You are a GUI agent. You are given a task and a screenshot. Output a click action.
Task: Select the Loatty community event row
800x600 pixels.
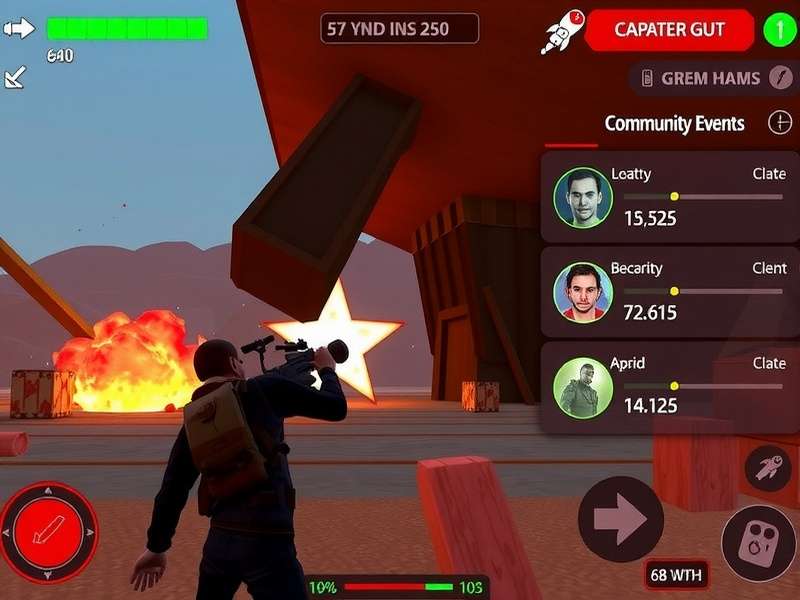(x=670, y=197)
